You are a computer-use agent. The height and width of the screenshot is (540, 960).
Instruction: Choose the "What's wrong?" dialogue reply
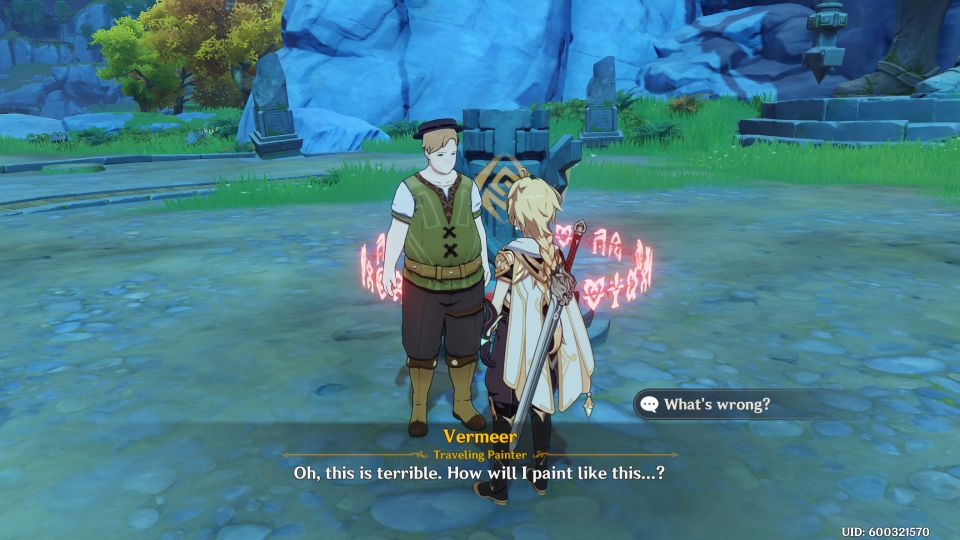point(717,405)
